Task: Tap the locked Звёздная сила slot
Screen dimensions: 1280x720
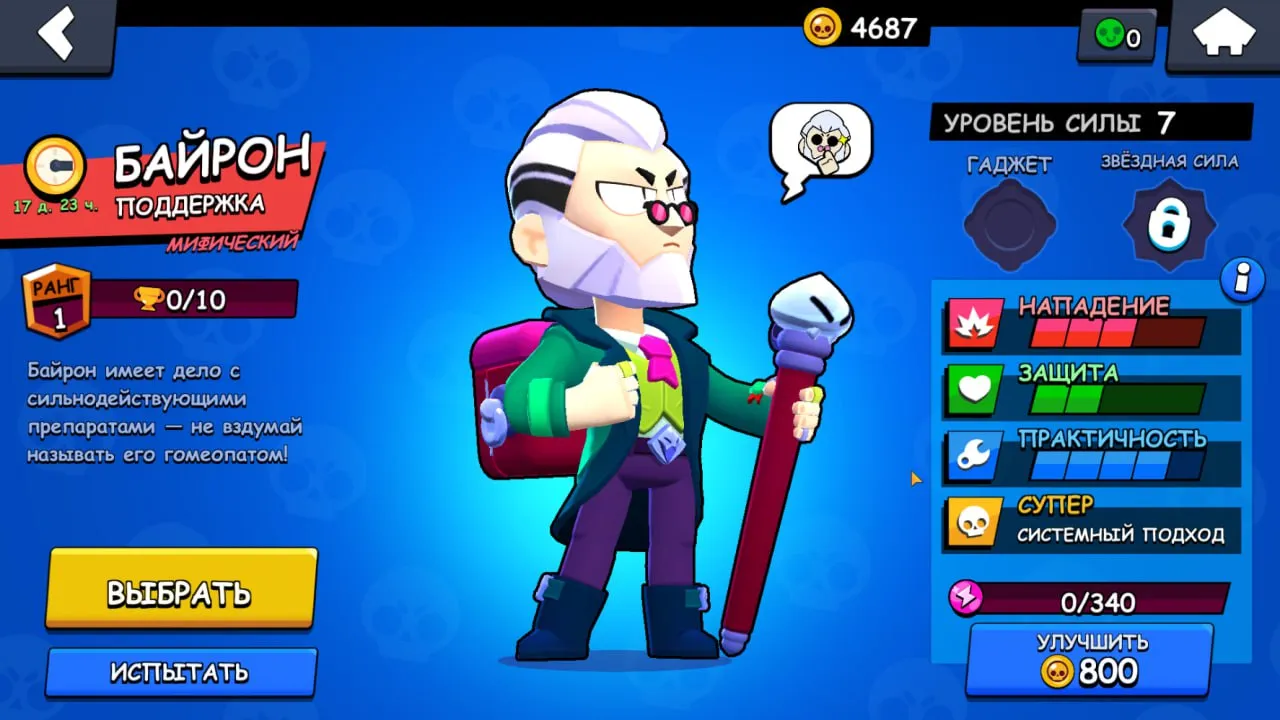Action: [1168, 225]
